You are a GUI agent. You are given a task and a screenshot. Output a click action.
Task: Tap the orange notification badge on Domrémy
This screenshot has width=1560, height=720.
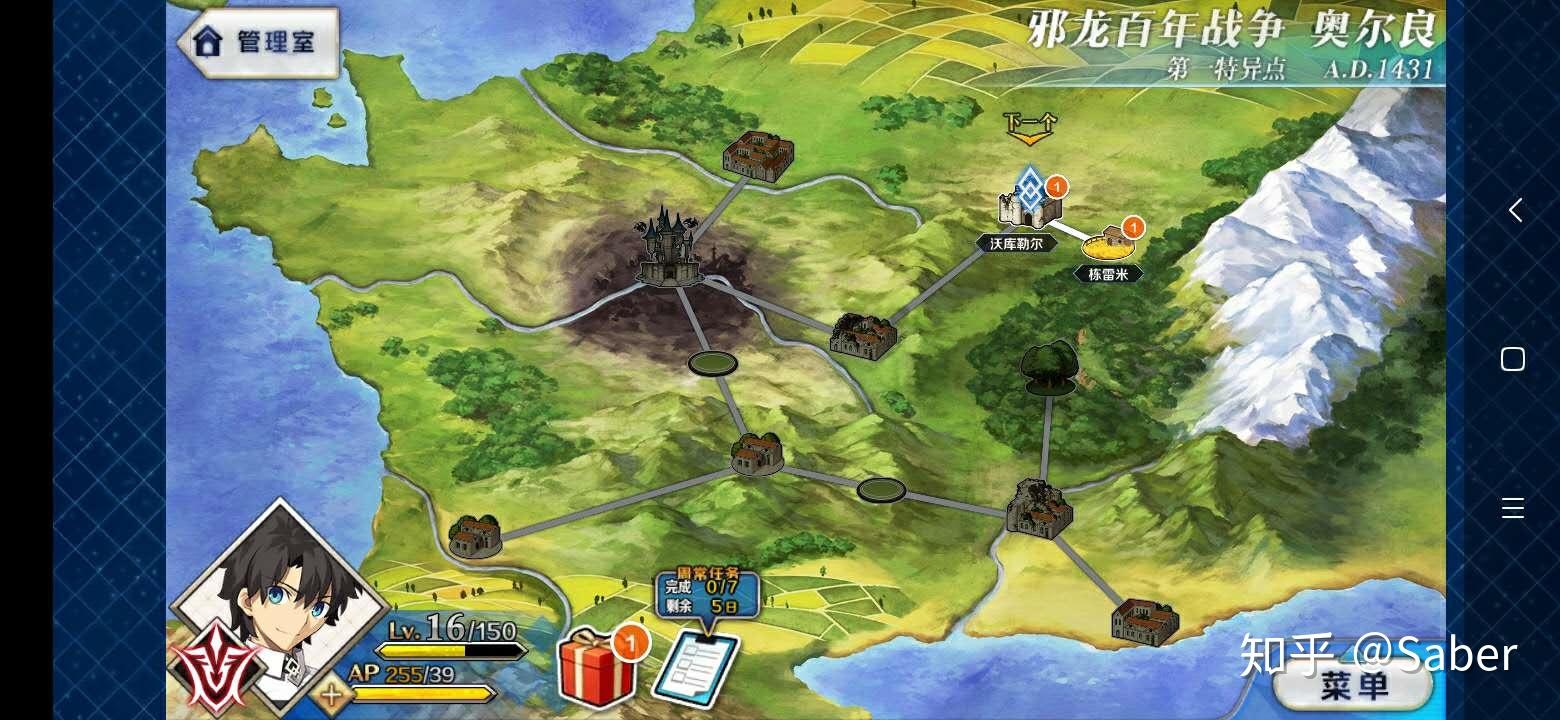click(x=1132, y=228)
